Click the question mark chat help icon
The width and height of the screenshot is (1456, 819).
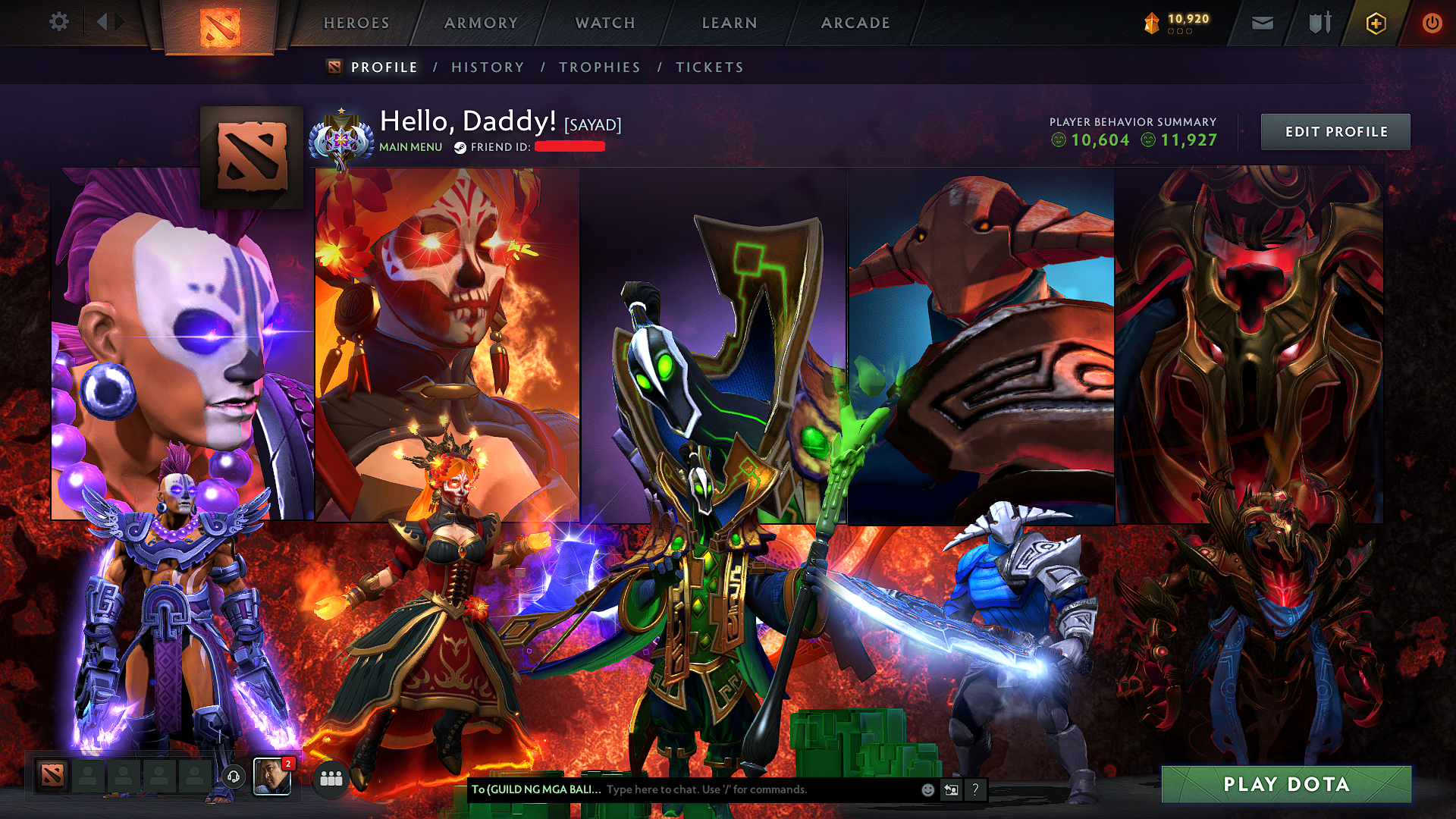point(975,789)
